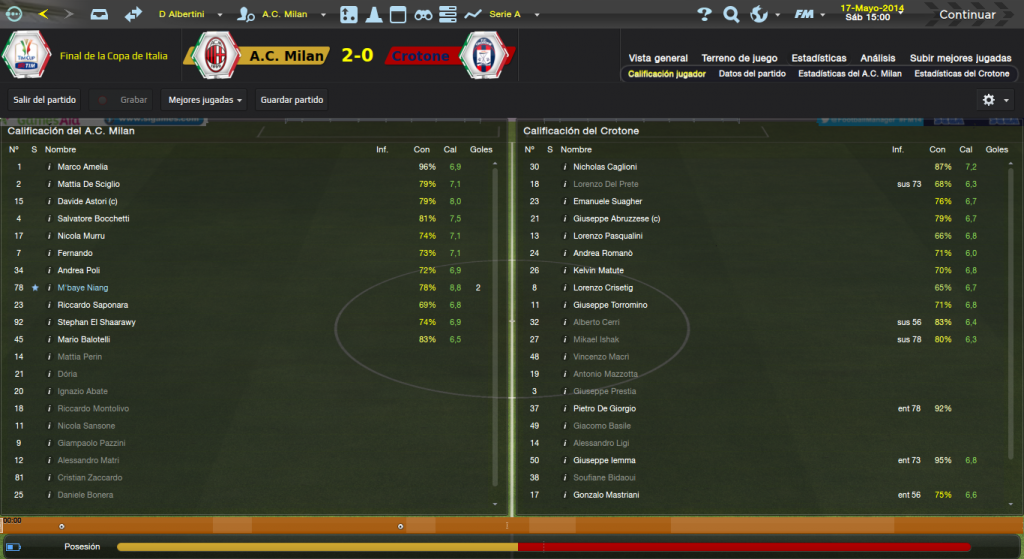Open the Mejores jugadas dropdown
1024x559 pixels.
205,100
